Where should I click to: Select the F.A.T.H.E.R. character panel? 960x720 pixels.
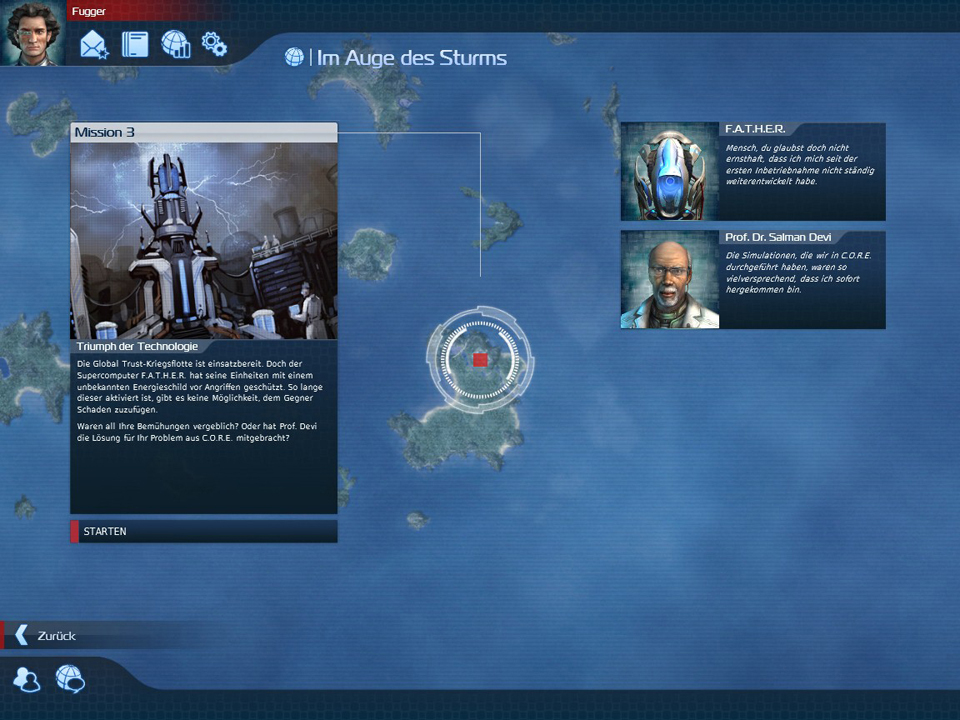752,171
